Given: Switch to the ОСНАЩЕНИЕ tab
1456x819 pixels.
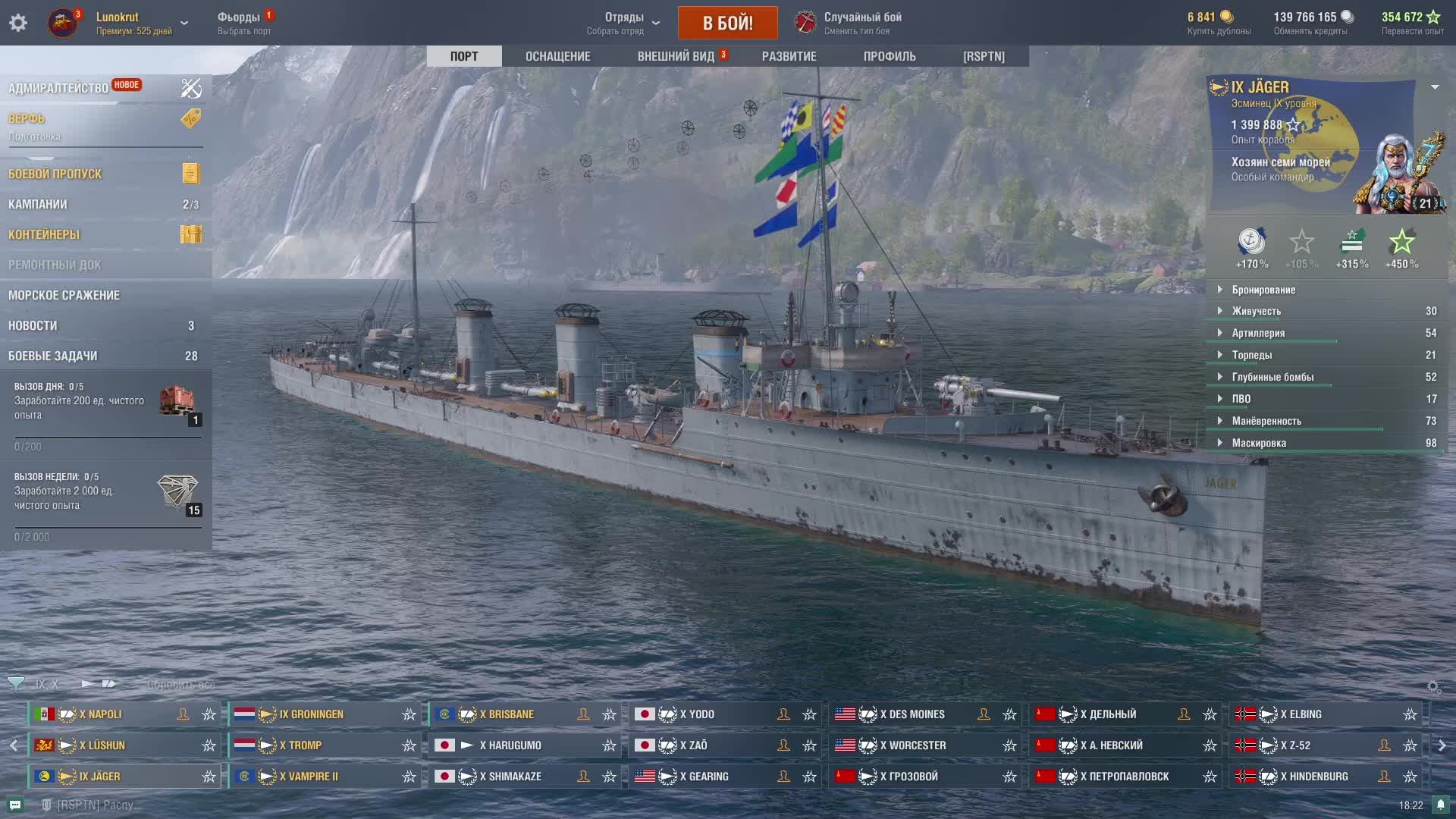Looking at the screenshot, I should pos(557,56).
